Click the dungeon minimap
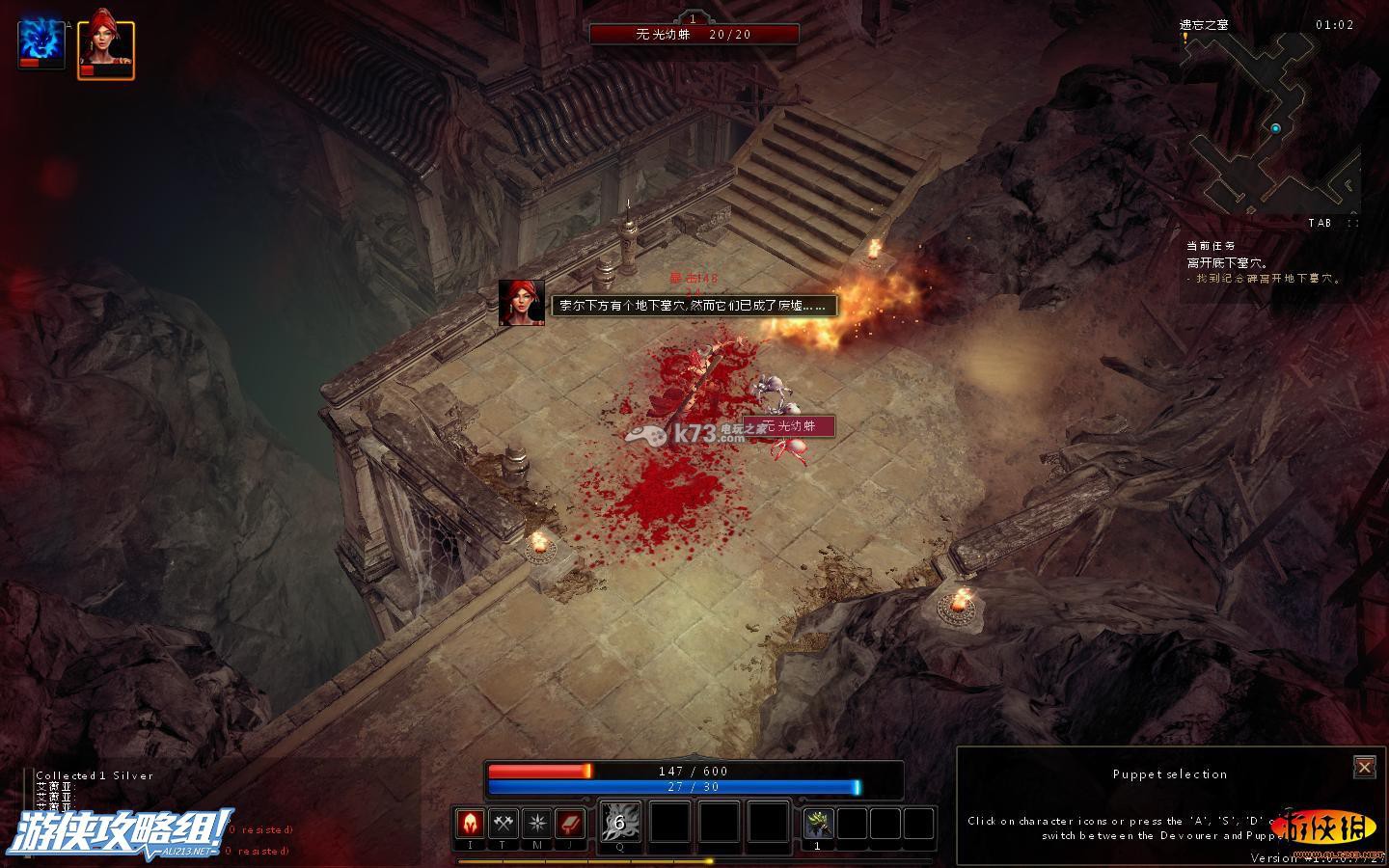The height and width of the screenshot is (868, 1389). click(x=1273, y=125)
